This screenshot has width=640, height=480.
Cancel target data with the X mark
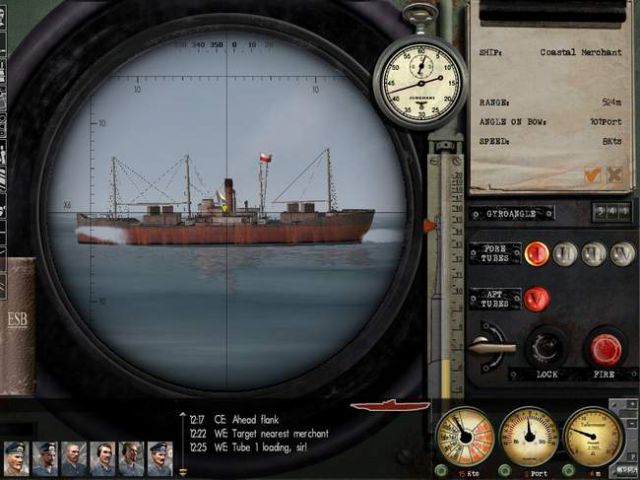pyautogui.click(x=613, y=175)
